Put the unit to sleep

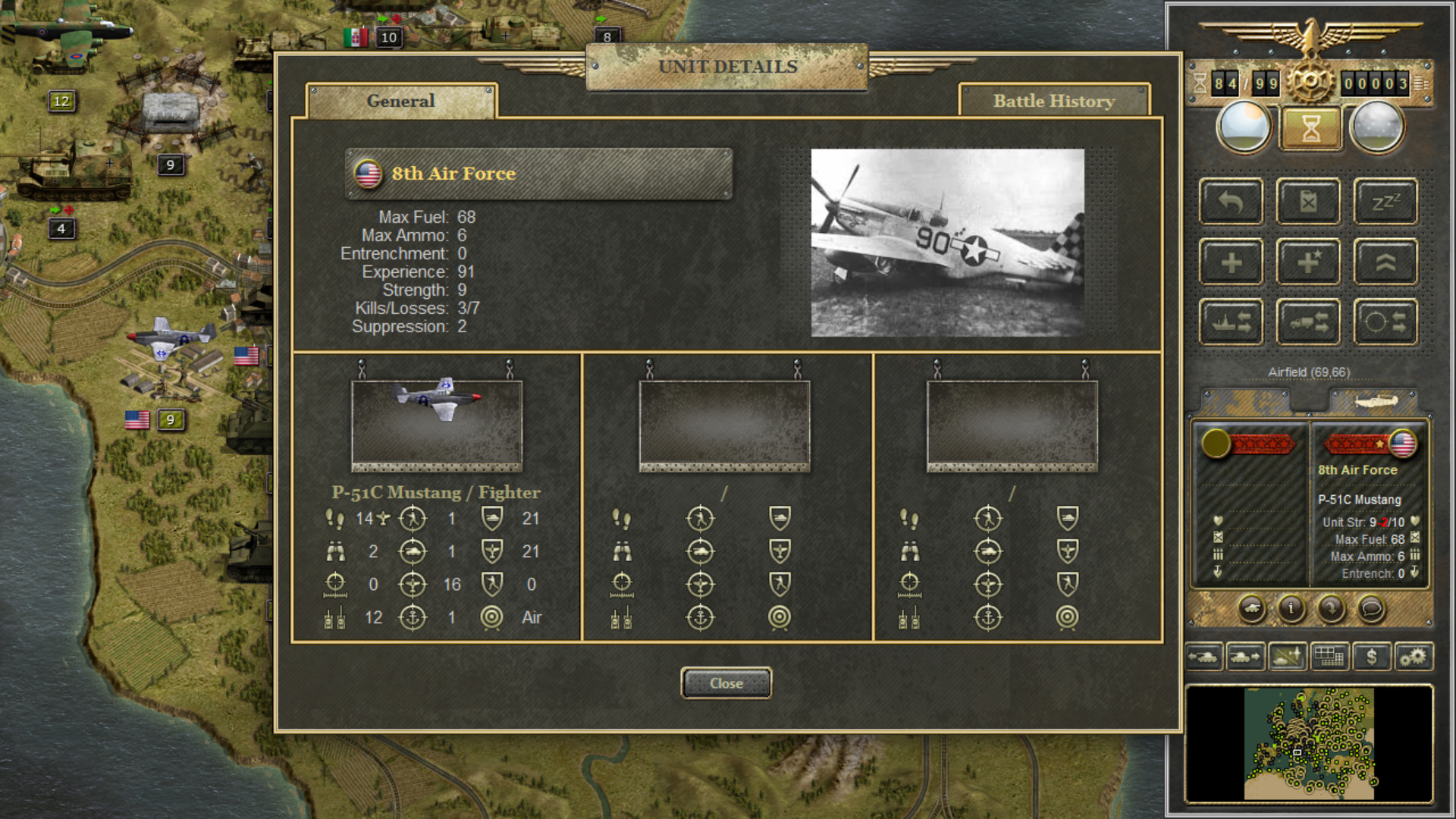[1385, 202]
